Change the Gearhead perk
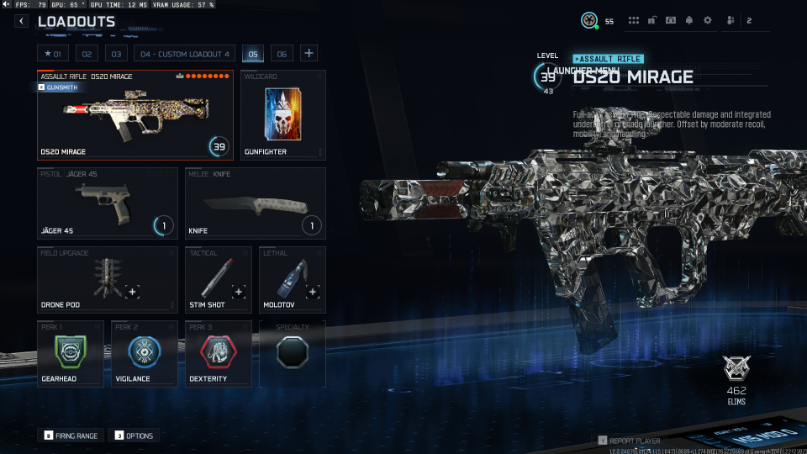807x454 pixels. click(70, 353)
